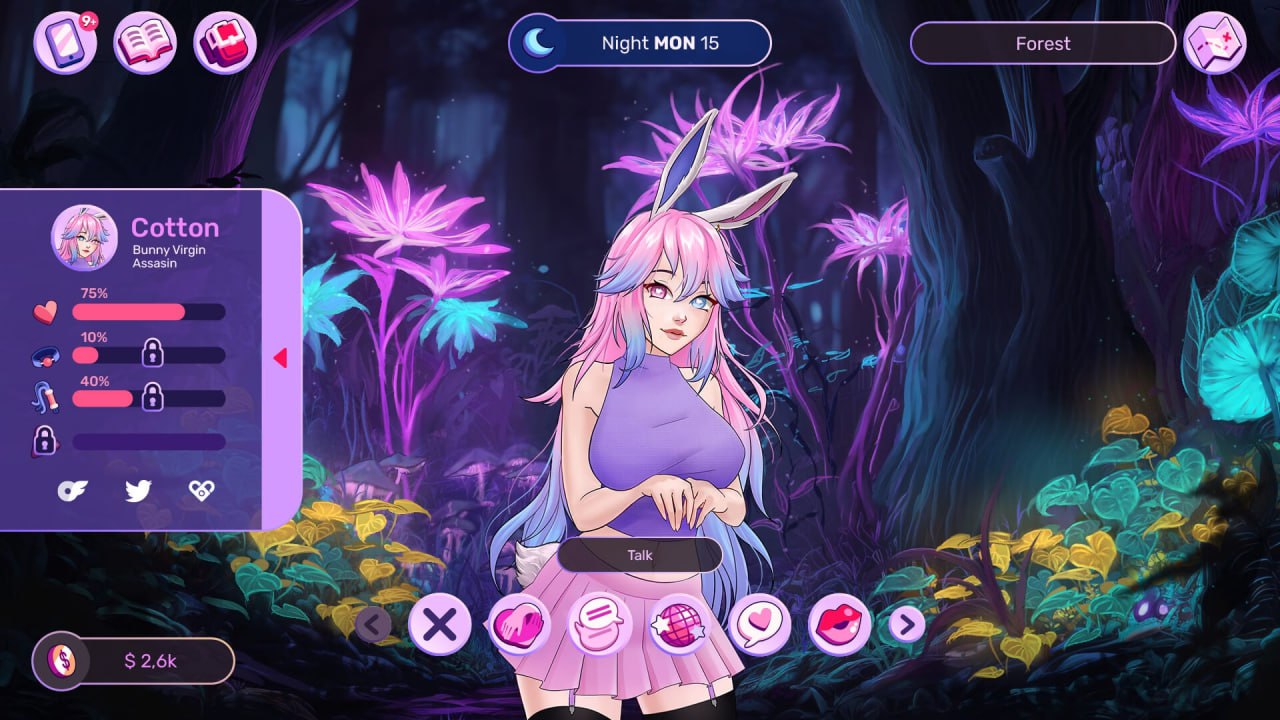
Task: Expand actions left with the previous arrow
Action: click(374, 624)
